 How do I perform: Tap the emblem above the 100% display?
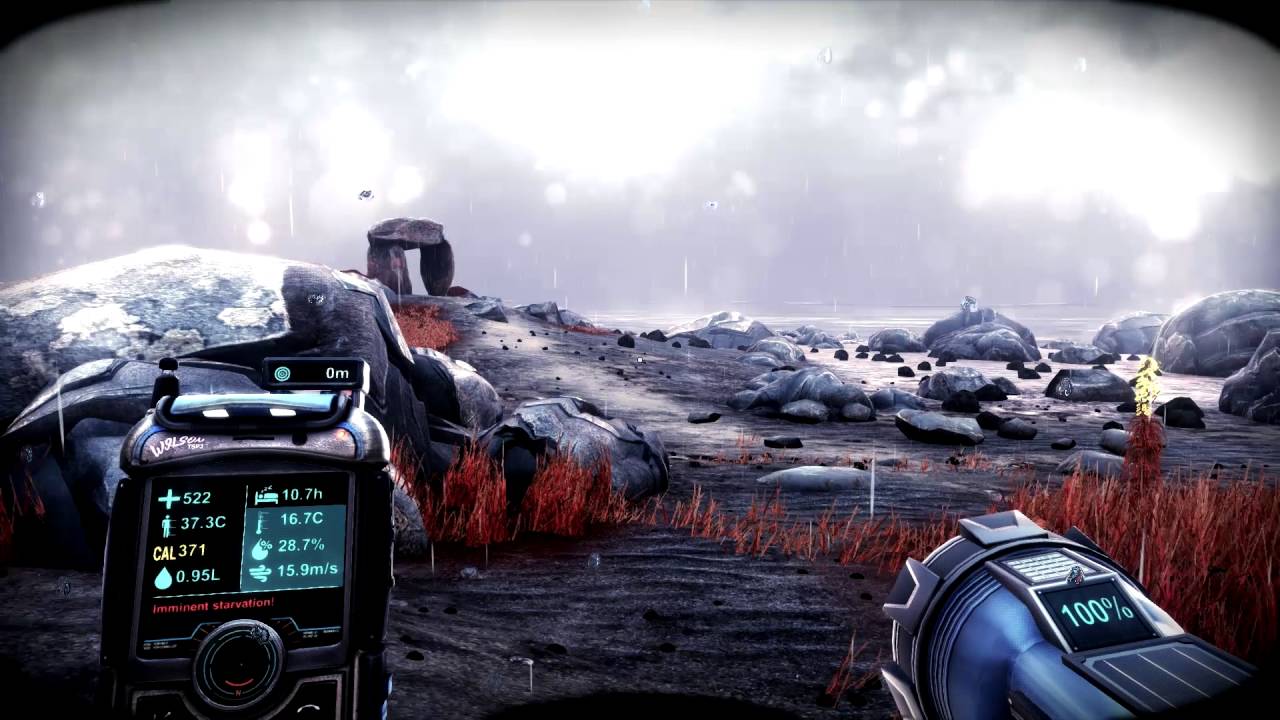1075,574
